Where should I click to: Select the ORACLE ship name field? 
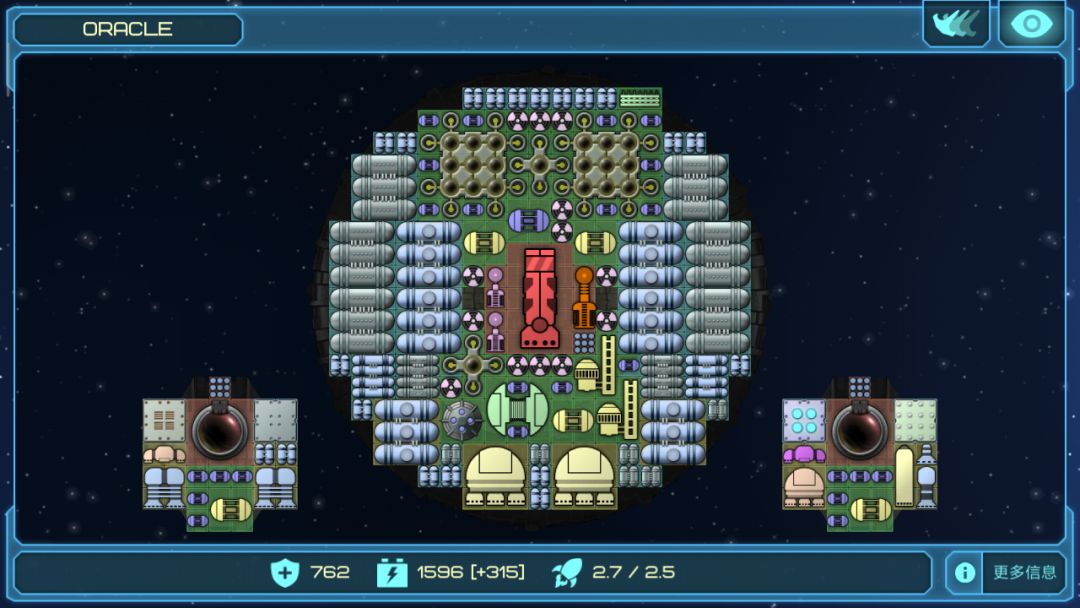coord(128,29)
